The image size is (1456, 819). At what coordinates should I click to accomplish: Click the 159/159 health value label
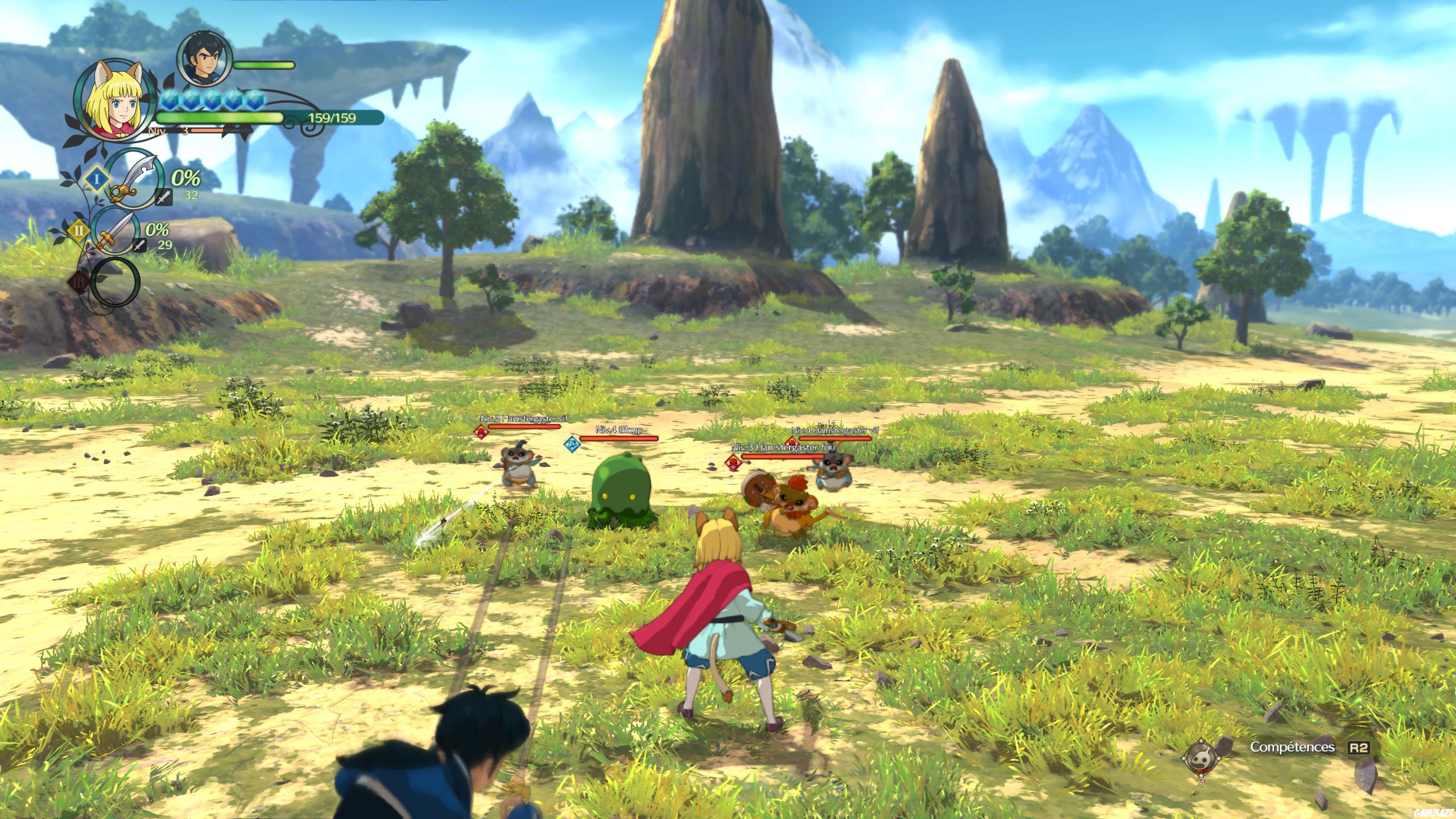click(333, 117)
